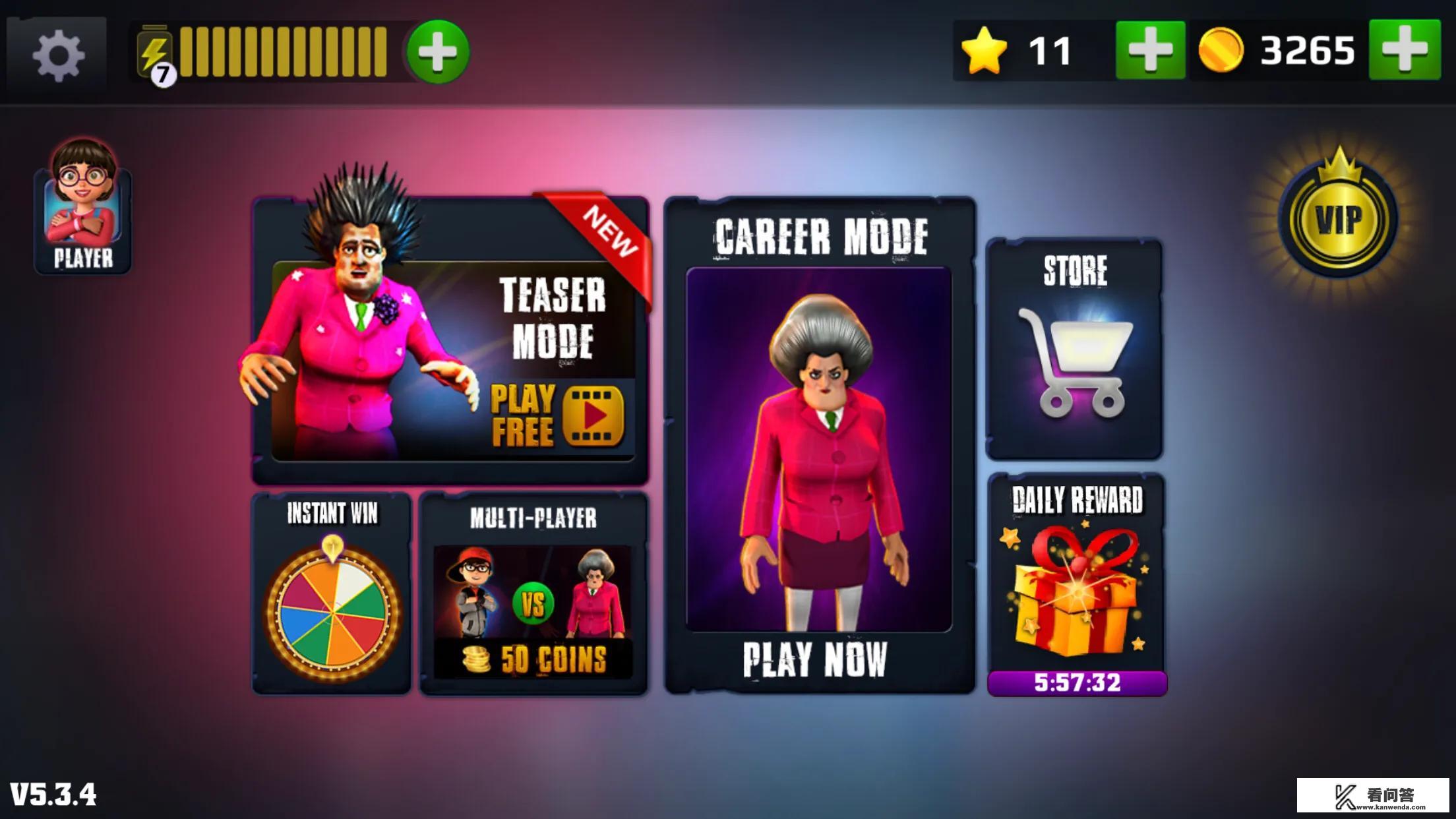Viewport: 1456px width, 819px height.
Task: Open the Store shopping cart
Action: pos(1074,349)
